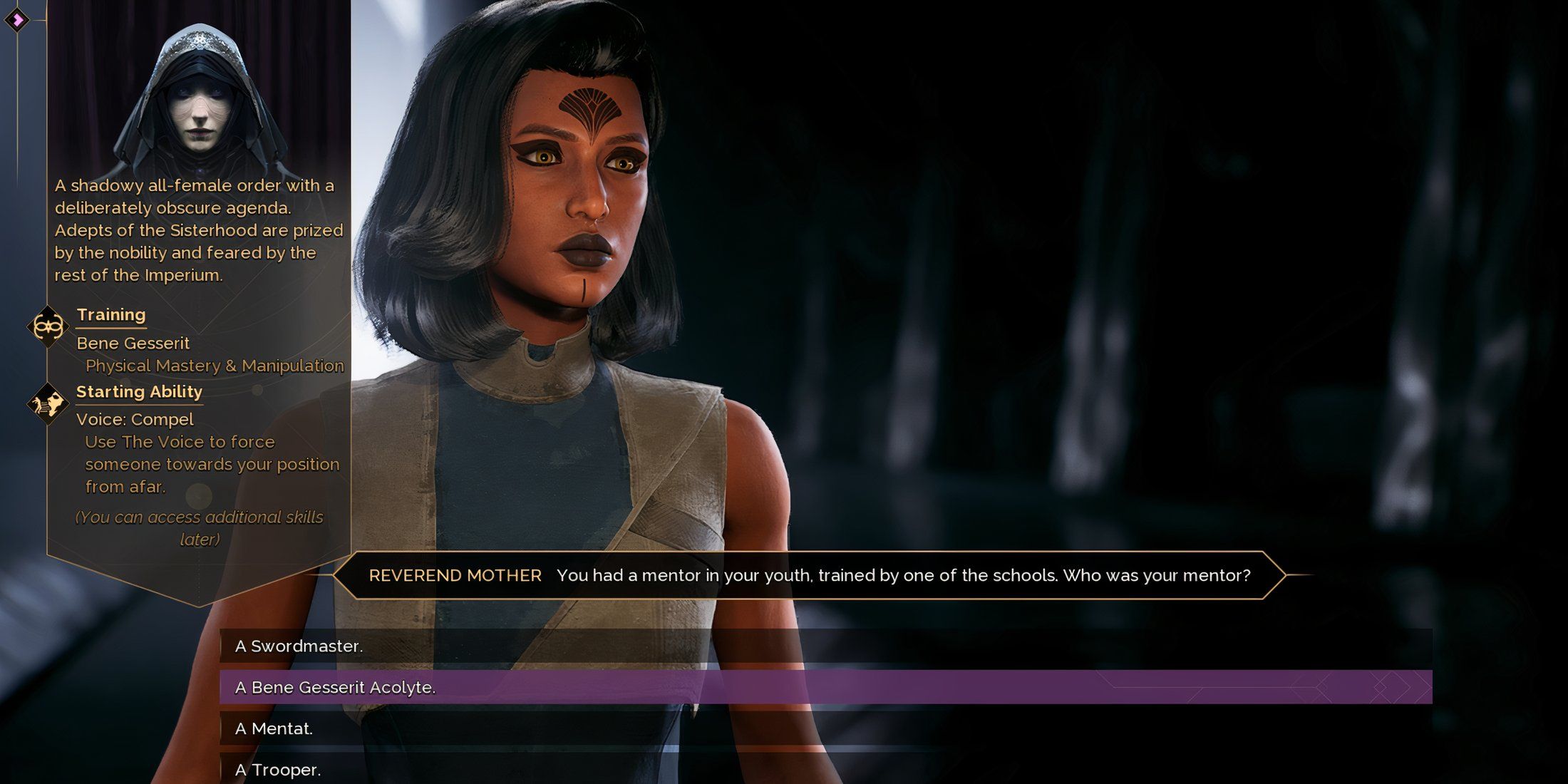Viewport: 1568px width, 784px height.
Task: Click the additional skills access note
Action: (x=198, y=528)
